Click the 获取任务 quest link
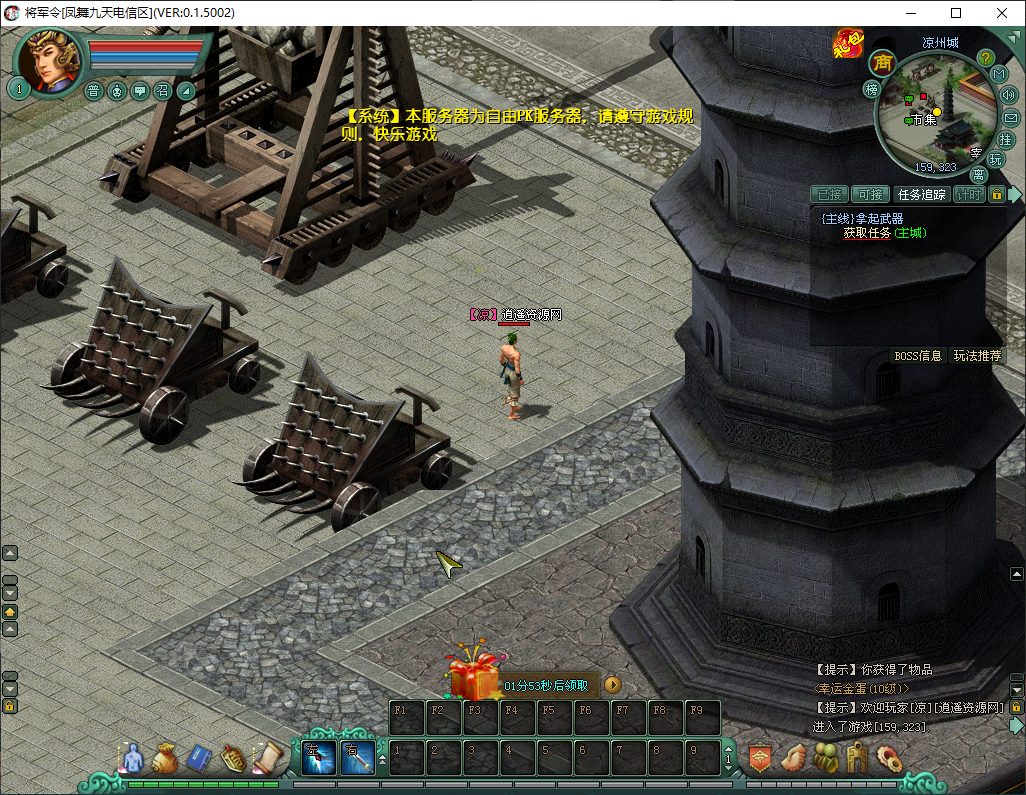Image resolution: width=1026 pixels, height=795 pixels. coord(866,233)
